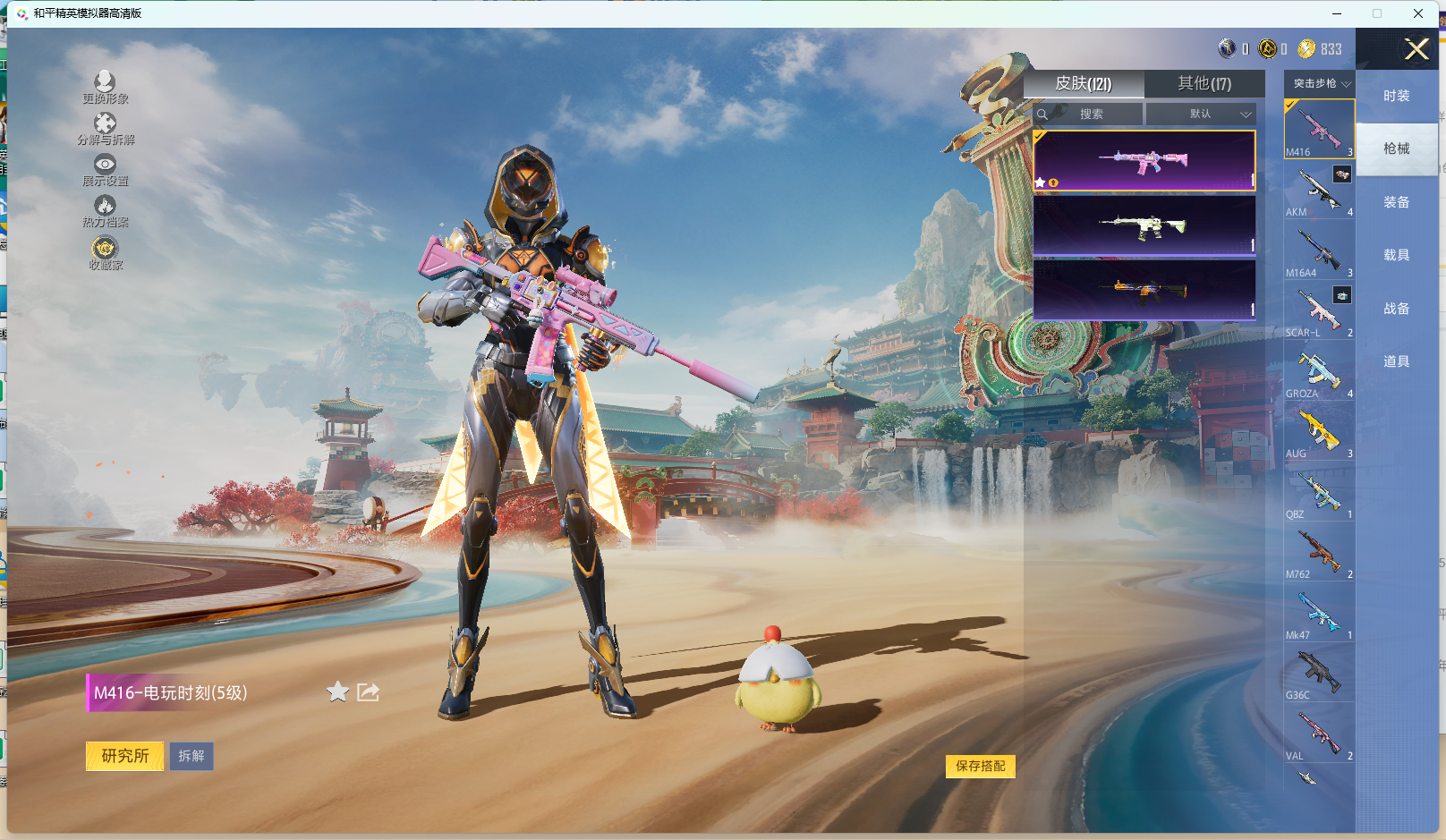The width and height of the screenshot is (1446, 840).
Task: Open the 载具 vehicles category
Action: click(x=1396, y=255)
